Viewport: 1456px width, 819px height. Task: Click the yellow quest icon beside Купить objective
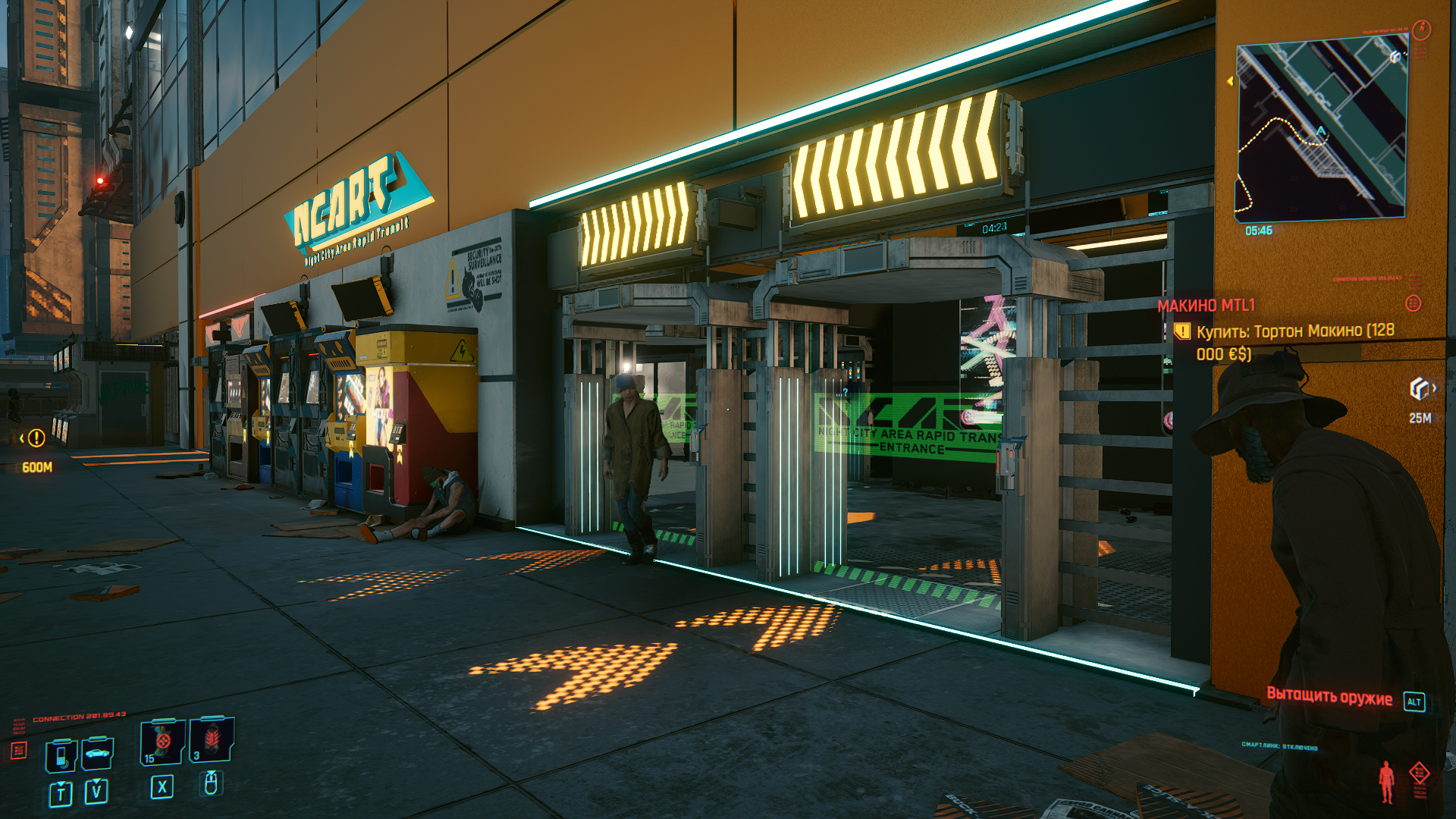(1181, 331)
